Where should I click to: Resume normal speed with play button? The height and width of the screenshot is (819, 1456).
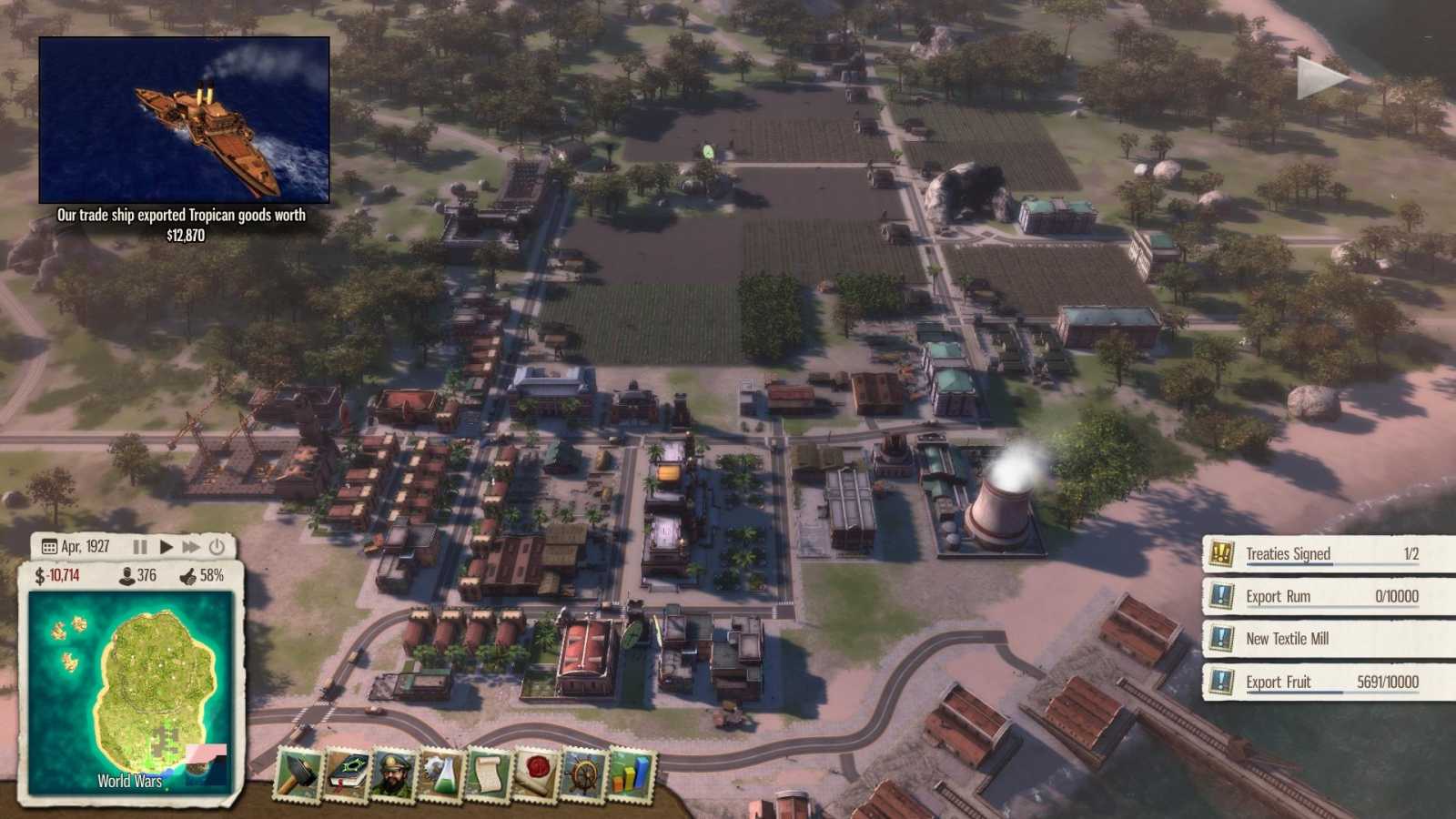[166, 546]
